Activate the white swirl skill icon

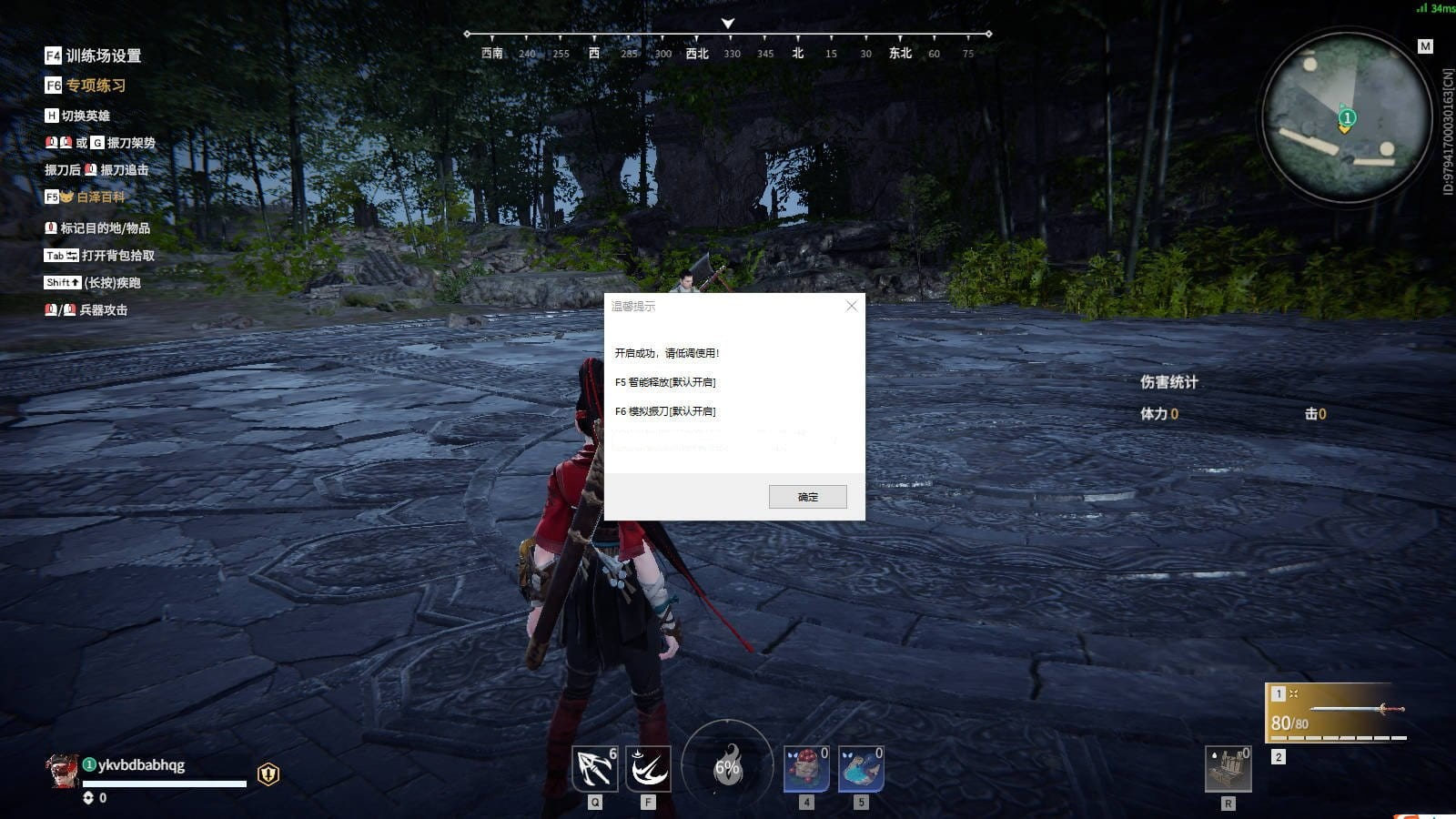pos(648,769)
